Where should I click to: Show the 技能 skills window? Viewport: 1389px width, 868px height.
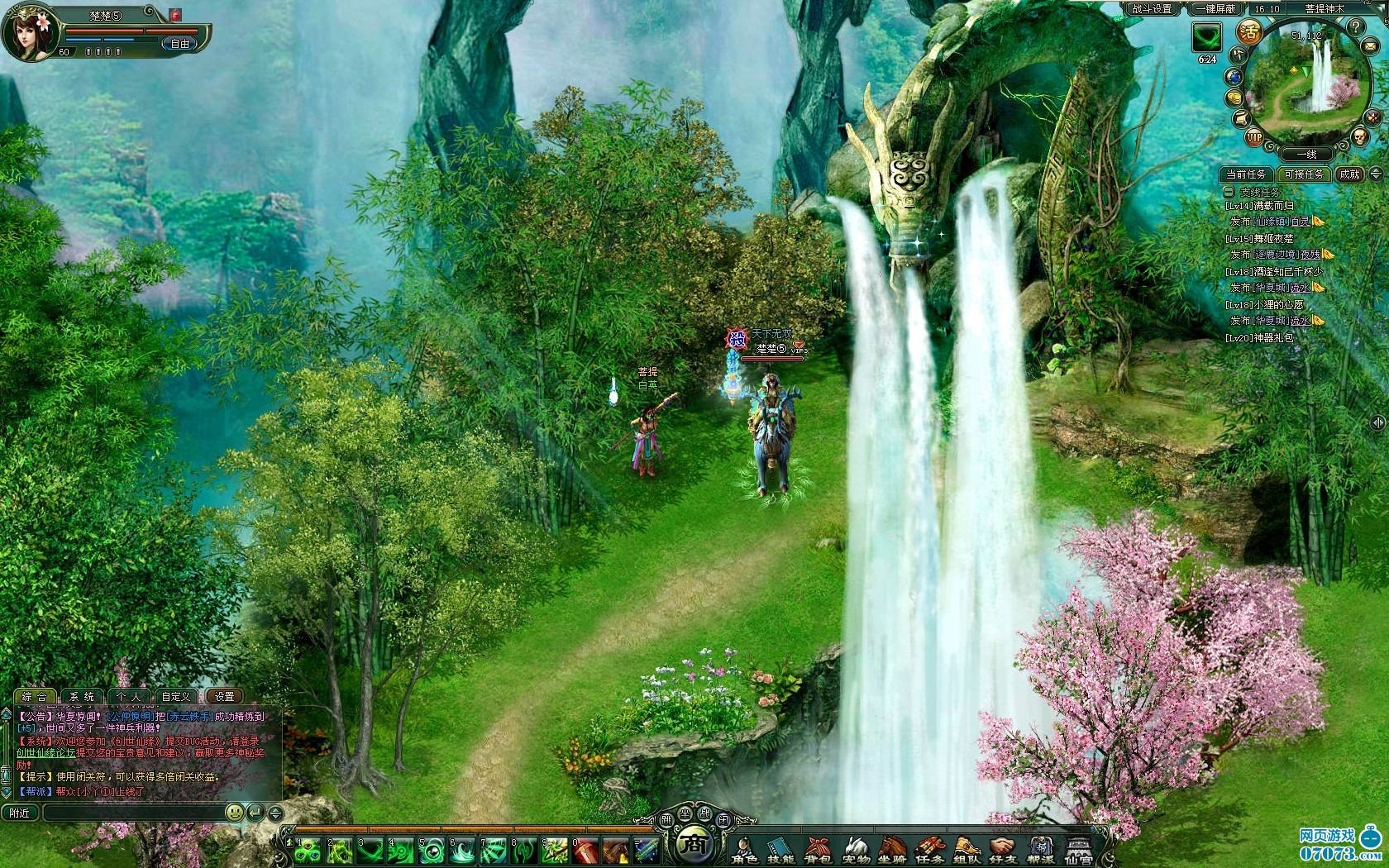(x=780, y=848)
